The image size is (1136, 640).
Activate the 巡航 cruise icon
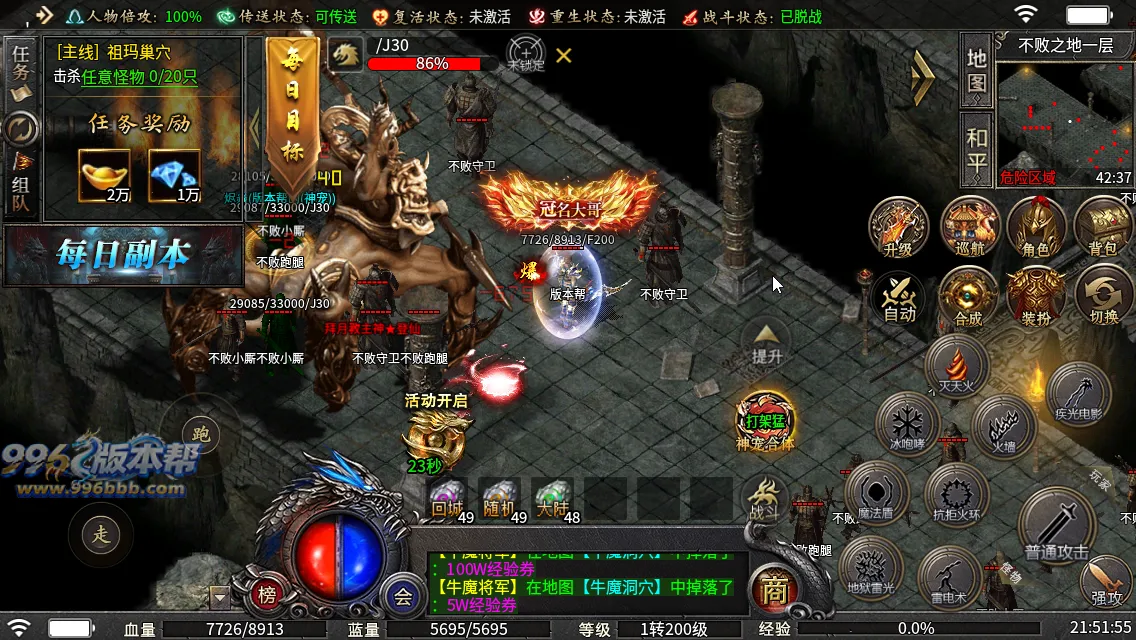pyautogui.click(x=967, y=226)
